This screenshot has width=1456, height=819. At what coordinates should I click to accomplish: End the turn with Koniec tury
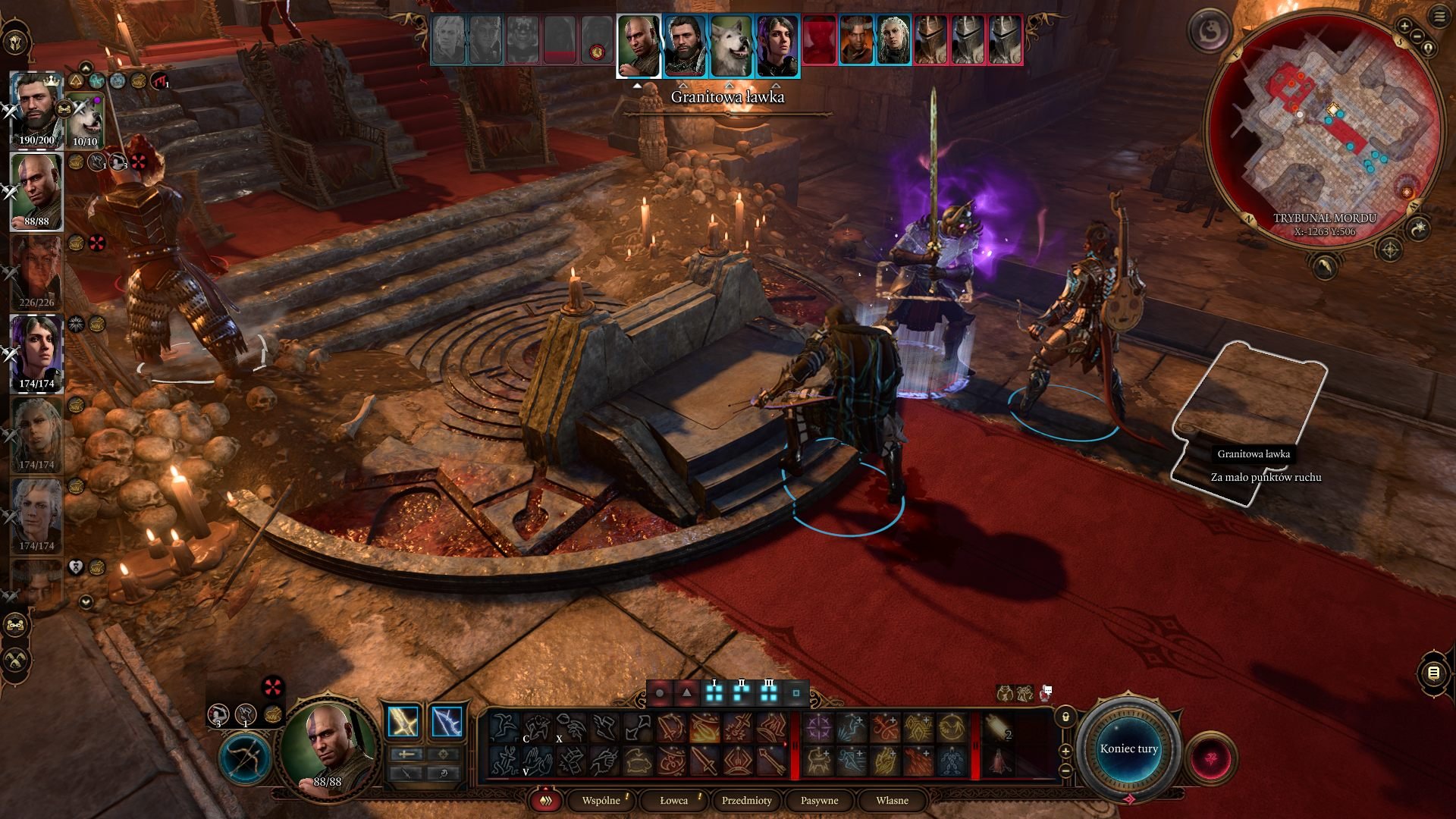pos(1128,748)
